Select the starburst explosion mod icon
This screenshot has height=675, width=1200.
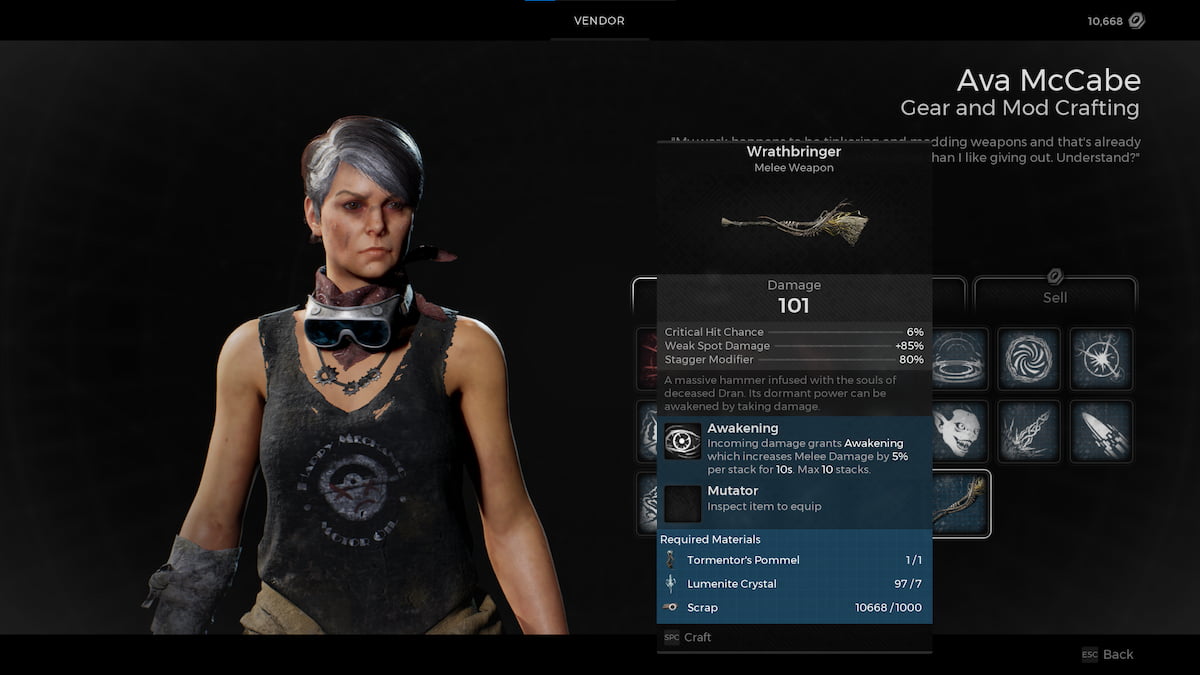click(x=1101, y=359)
